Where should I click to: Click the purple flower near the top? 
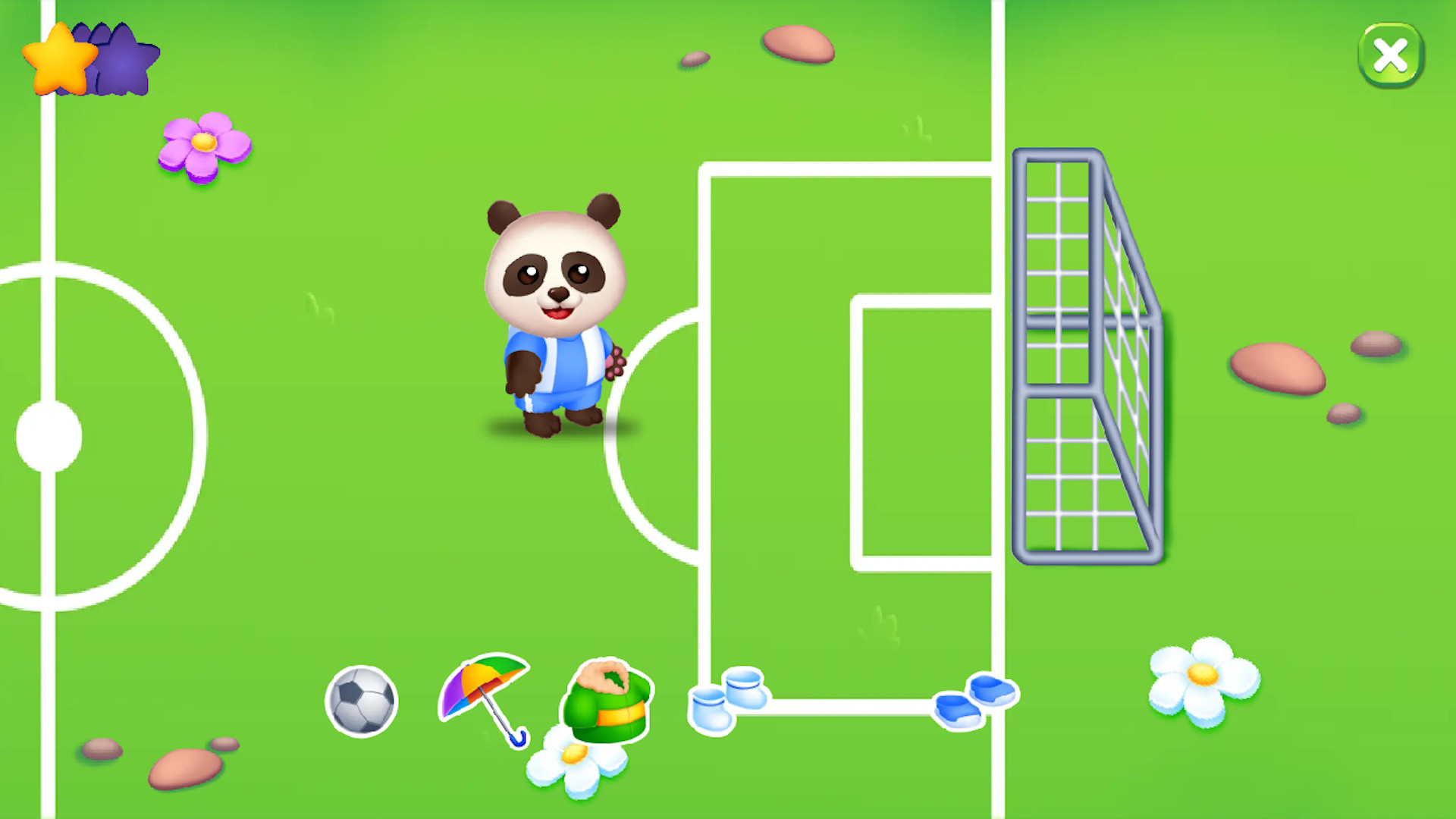point(205,146)
